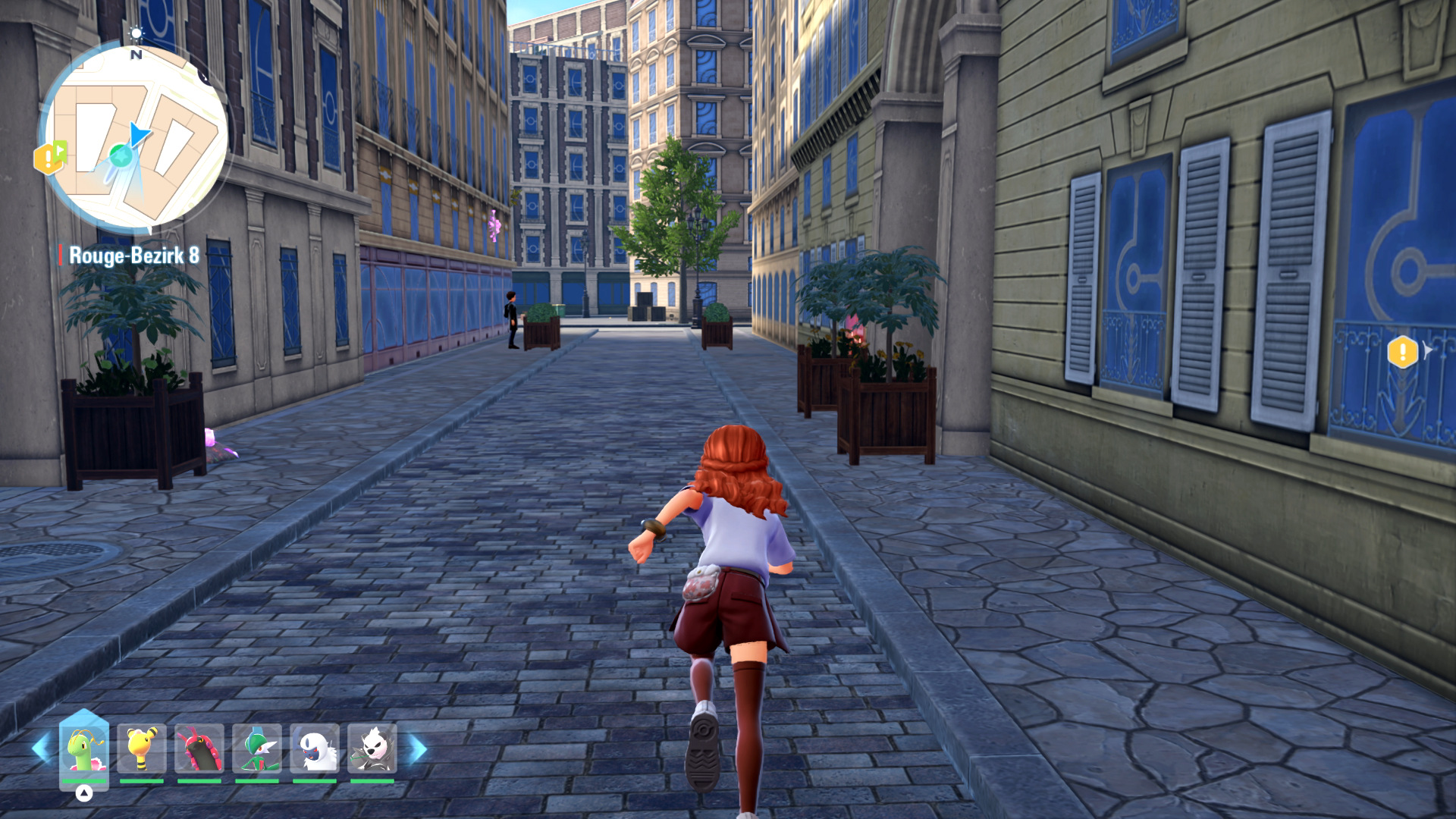
Task: Switch to Scolipede in the party bar
Action: click(x=199, y=749)
